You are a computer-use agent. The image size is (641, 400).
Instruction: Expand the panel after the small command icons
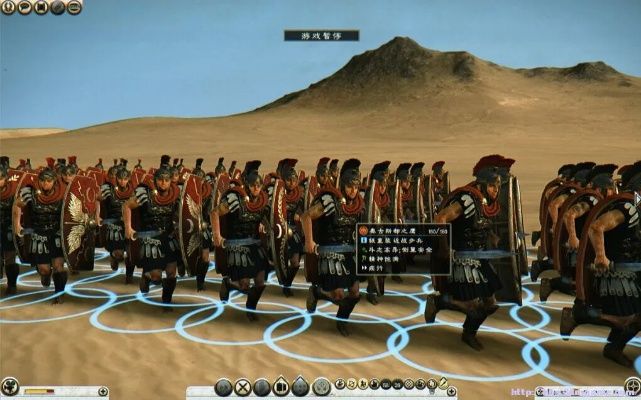452,391
